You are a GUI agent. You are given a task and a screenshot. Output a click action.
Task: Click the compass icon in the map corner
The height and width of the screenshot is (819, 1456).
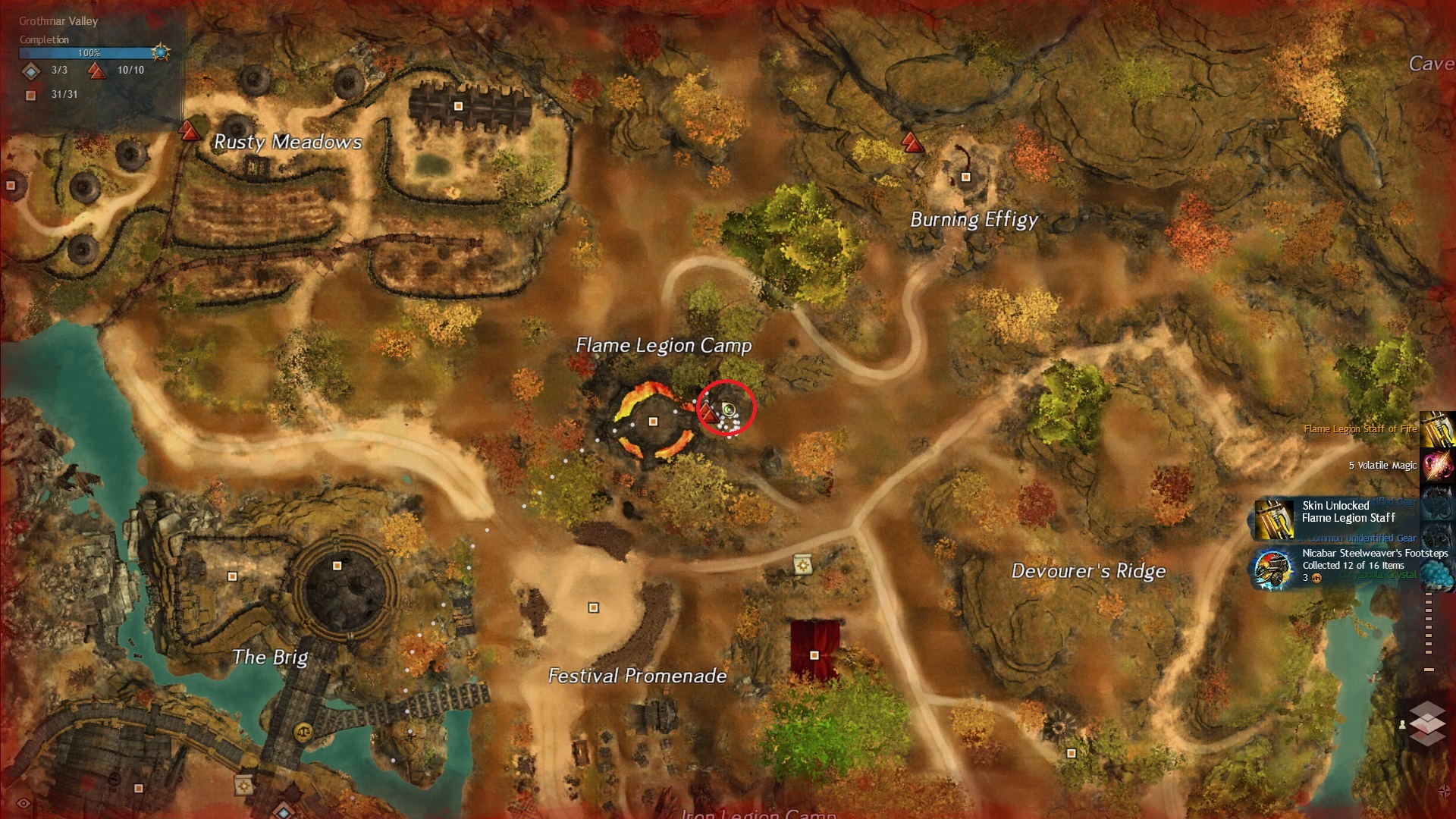click(1444, 791)
